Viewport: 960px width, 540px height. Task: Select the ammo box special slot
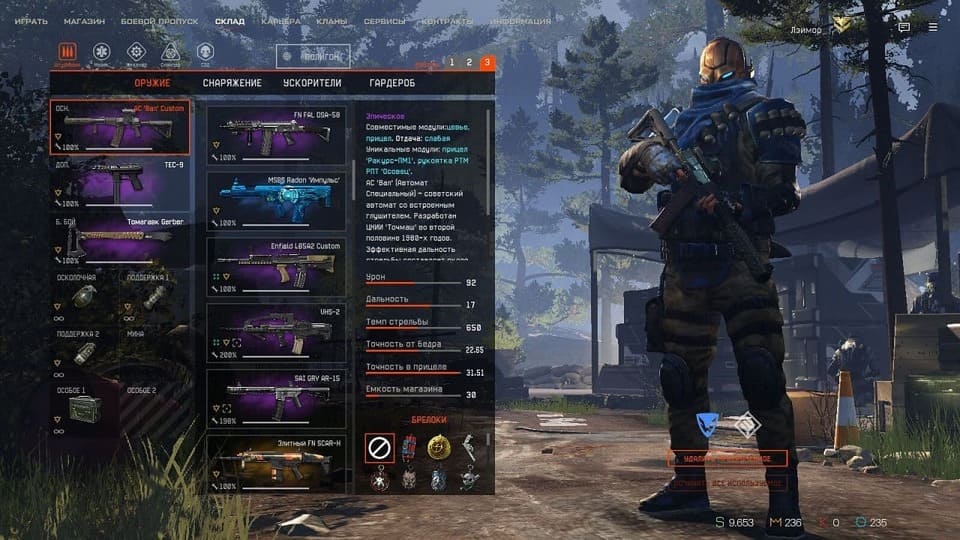tap(84, 408)
